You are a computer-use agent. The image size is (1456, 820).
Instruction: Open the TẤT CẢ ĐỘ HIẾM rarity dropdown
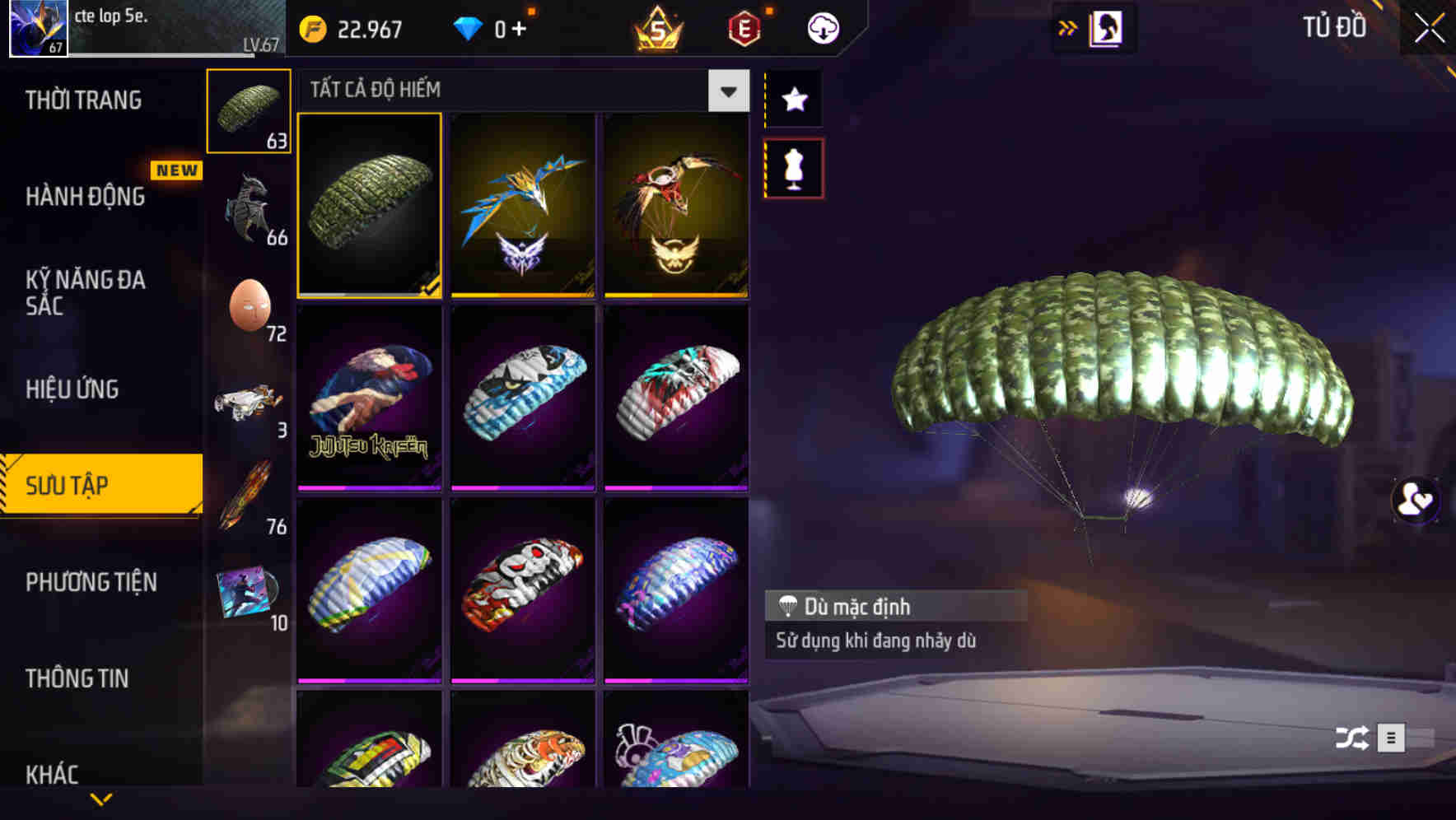click(726, 91)
